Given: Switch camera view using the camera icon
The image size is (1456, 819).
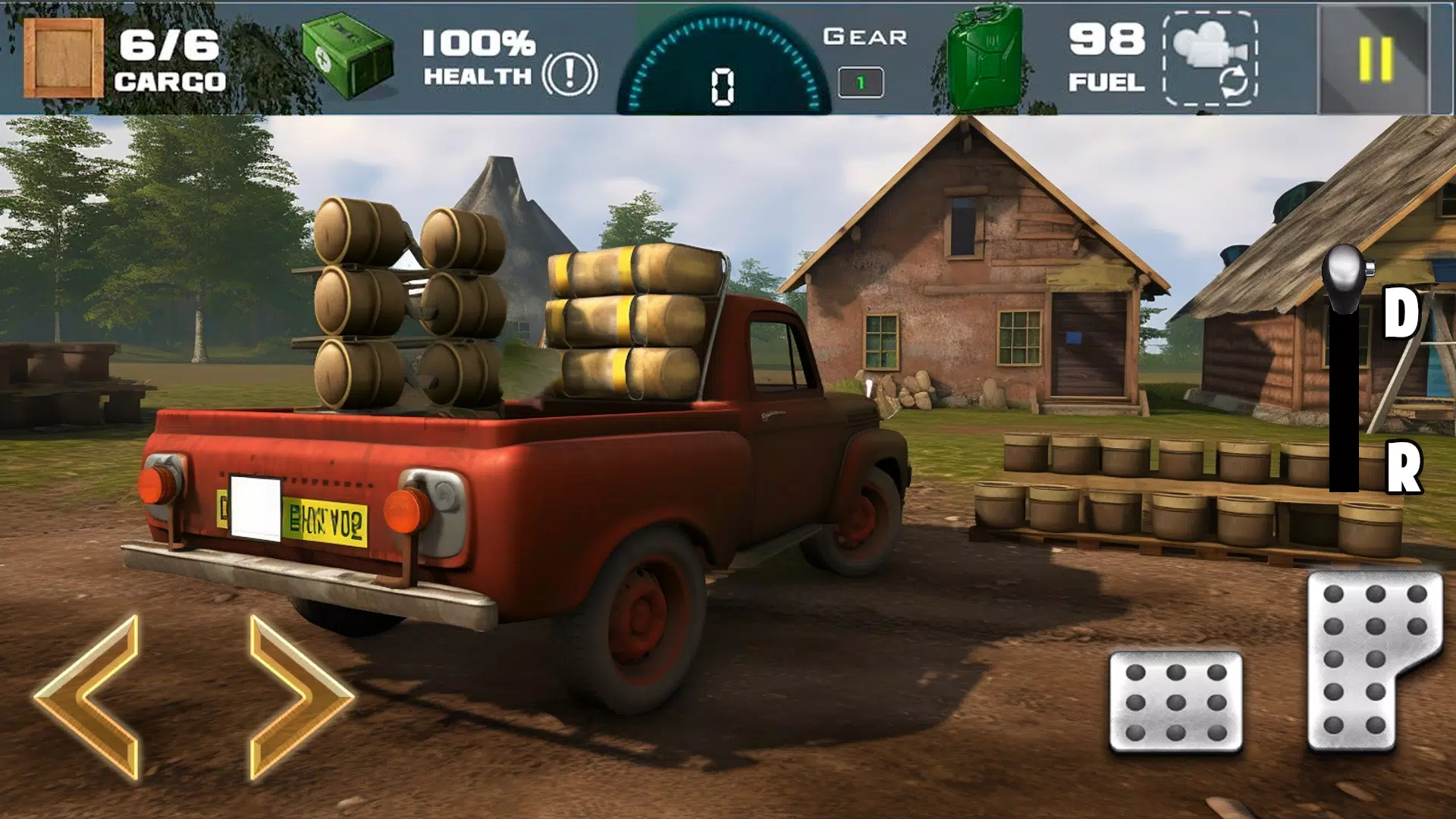Looking at the screenshot, I should pos(1210,58).
